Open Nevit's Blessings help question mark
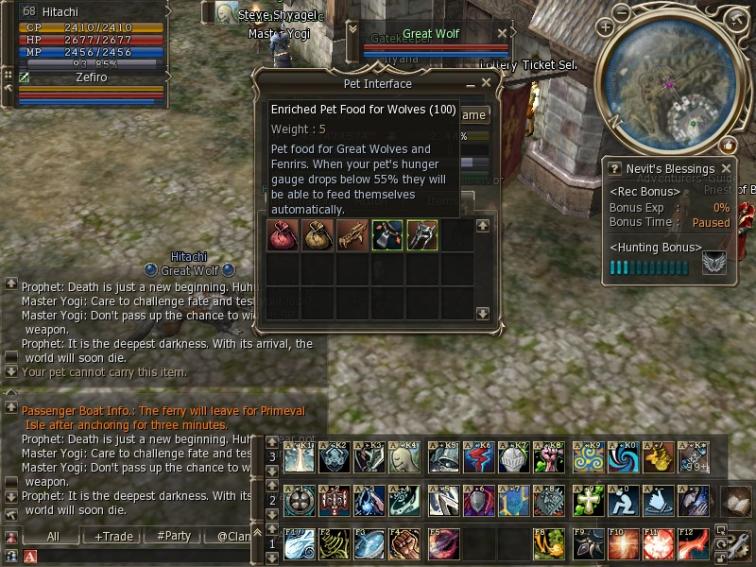 [x=610, y=168]
